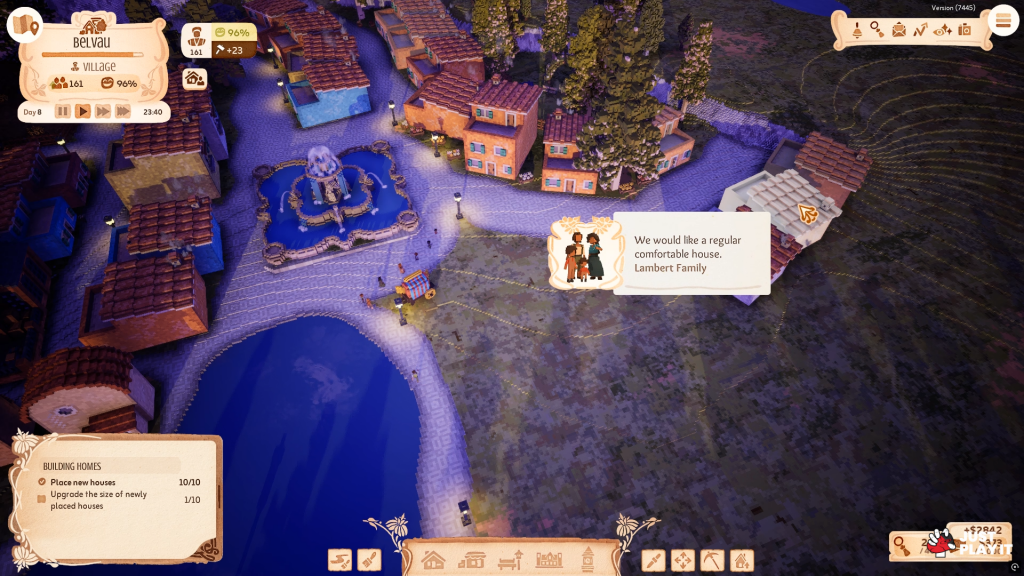The height and width of the screenshot is (576, 1024).
Task: Toggle the eye with sparkles view icon
Action: click(942, 30)
